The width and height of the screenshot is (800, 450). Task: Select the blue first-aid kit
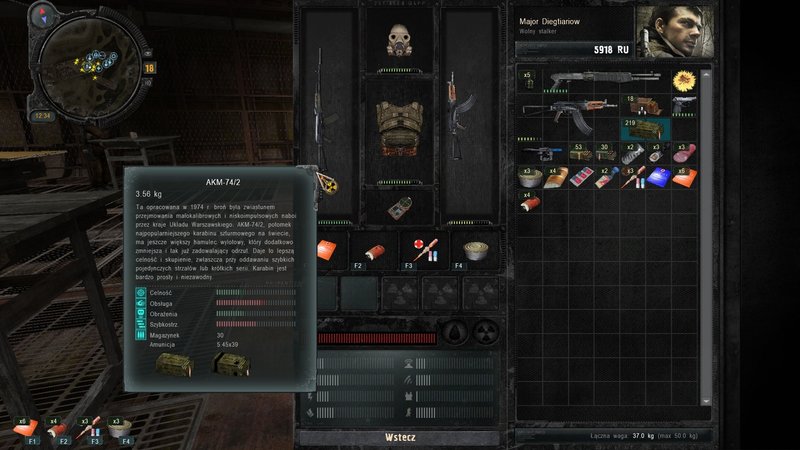662,176
